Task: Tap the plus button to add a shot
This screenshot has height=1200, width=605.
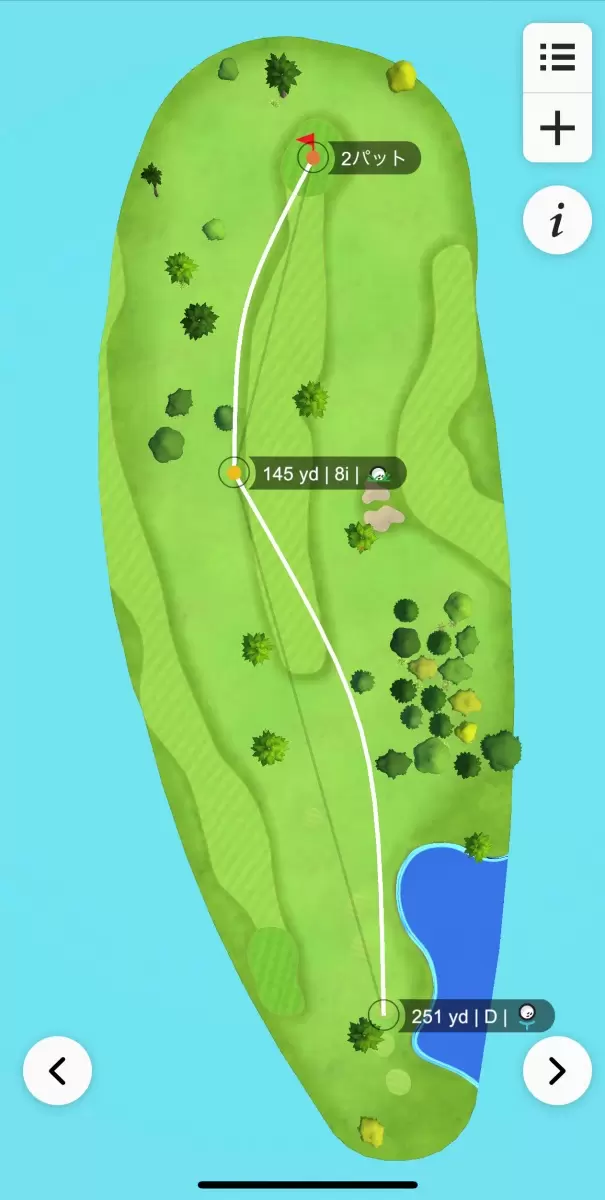Action: click(x=557, y=129)
